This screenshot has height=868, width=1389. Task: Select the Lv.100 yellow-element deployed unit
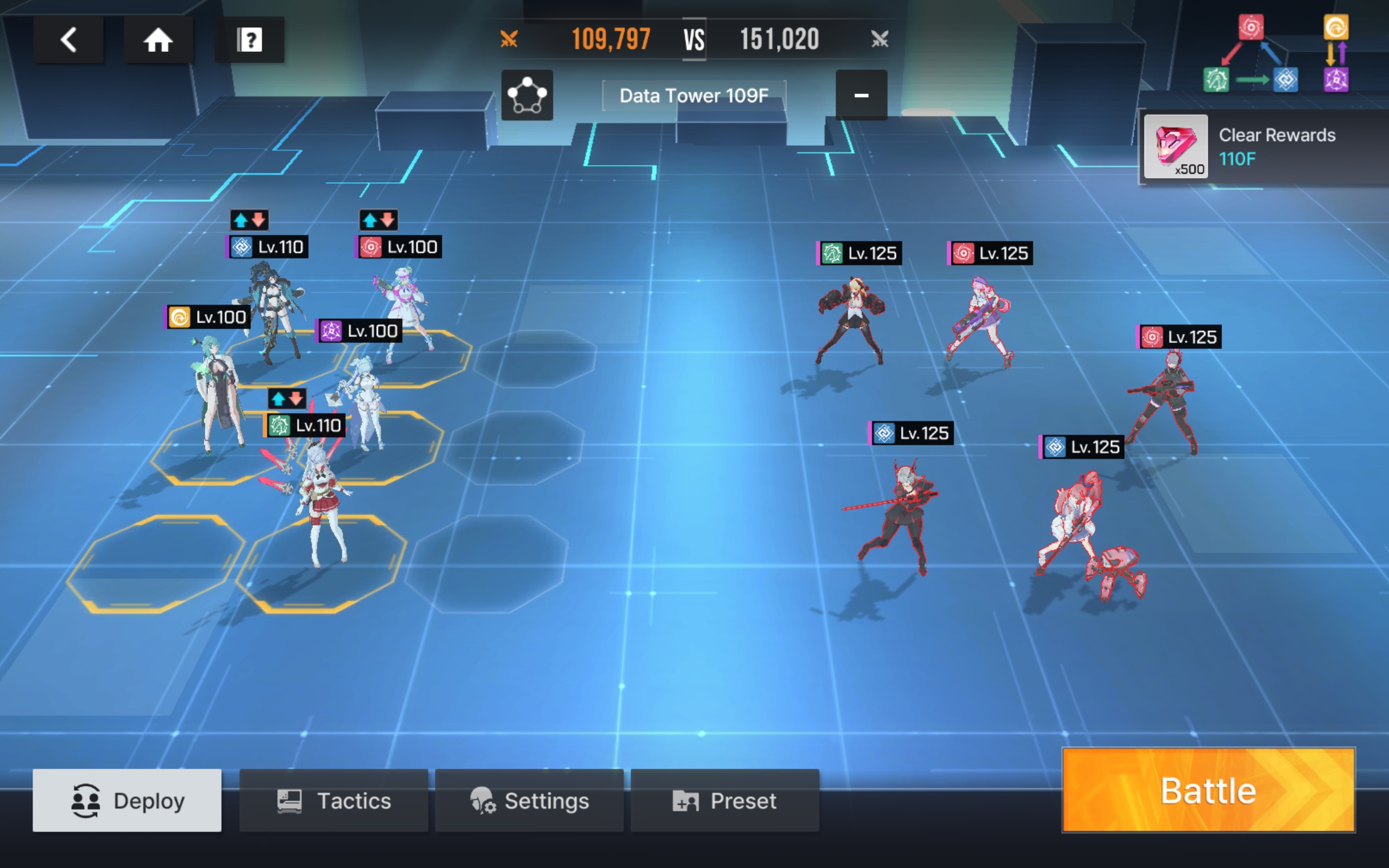tap(216, 392)
